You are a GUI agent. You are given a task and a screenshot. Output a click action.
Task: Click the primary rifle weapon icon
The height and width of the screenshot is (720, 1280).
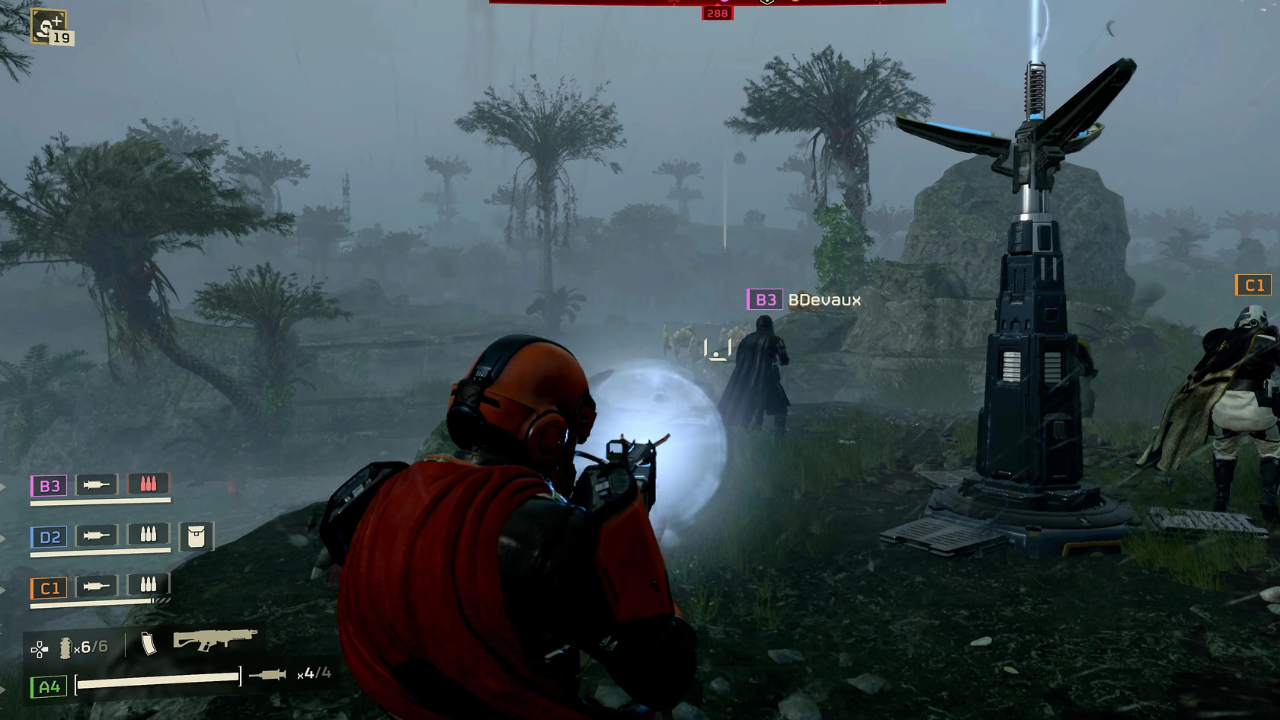[213, 641]
